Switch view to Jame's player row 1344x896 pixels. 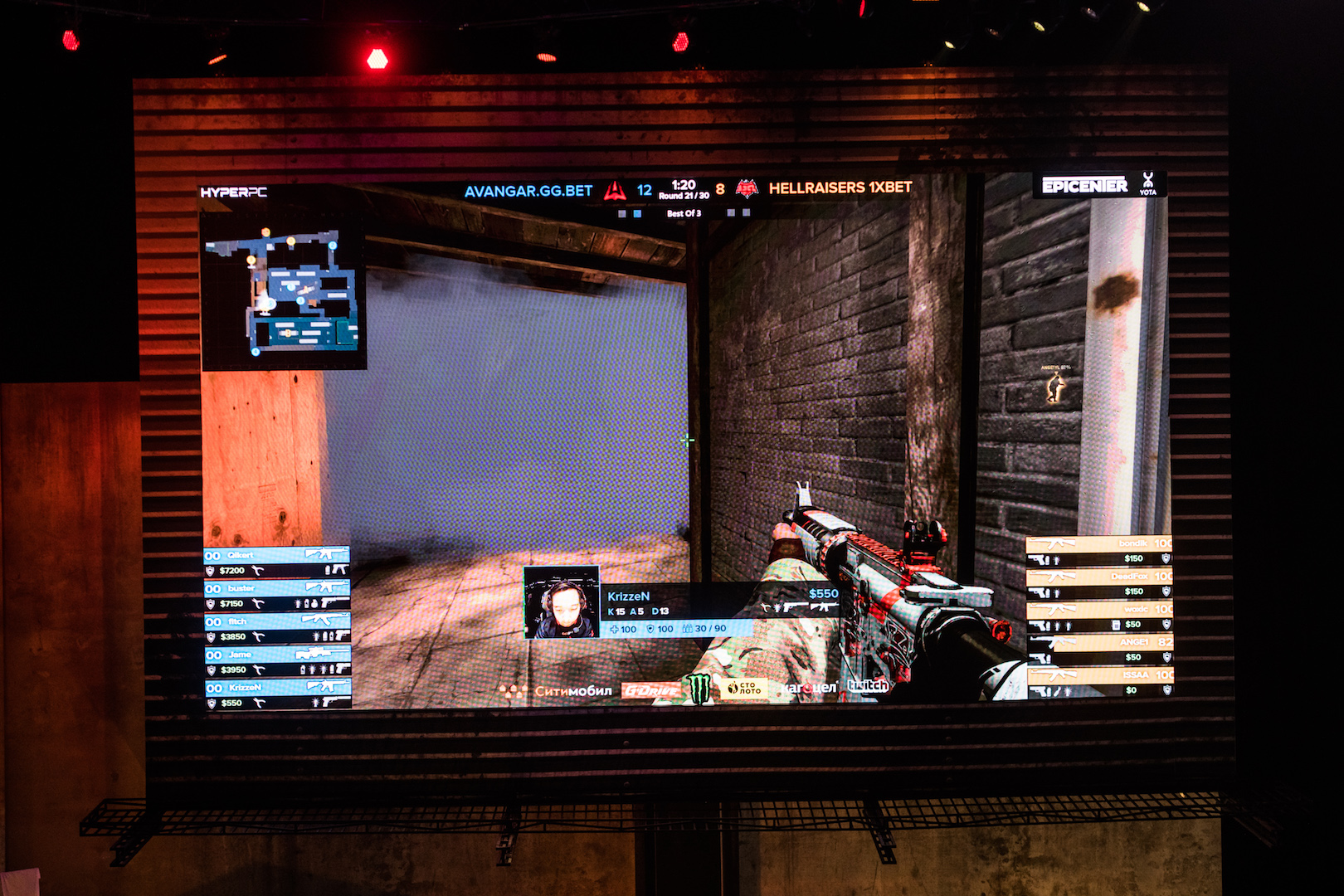pos(276,661)
